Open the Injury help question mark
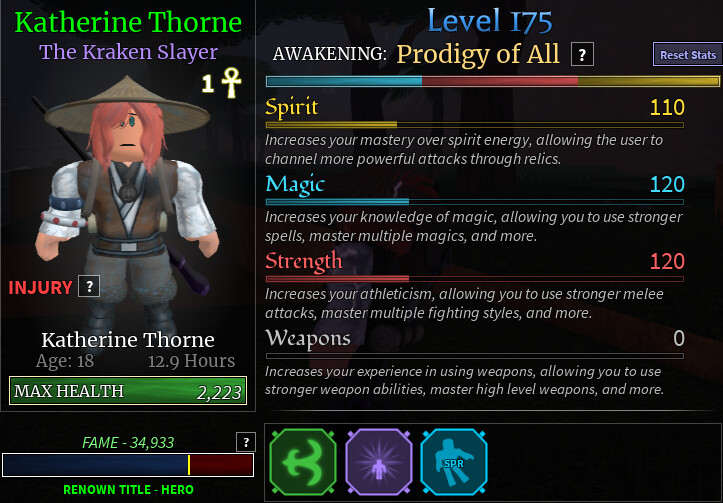Viewport: 723px width, 503px height. [x=89, y=287]
